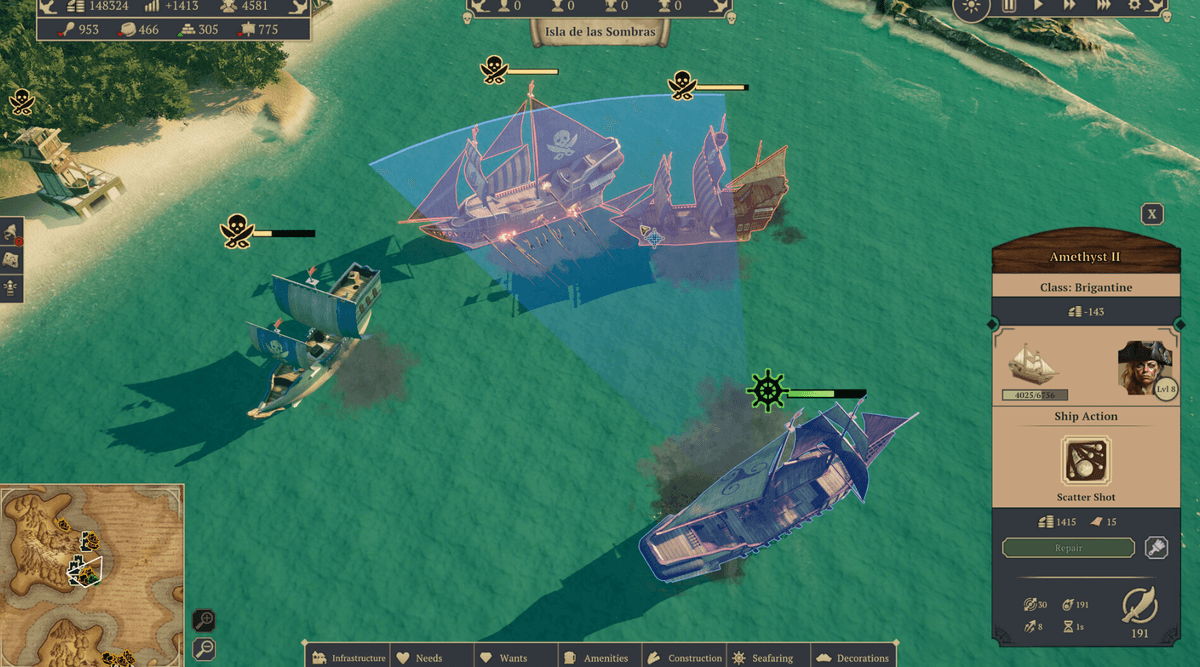Show the Construction category
The height and width of the screenshot is (667, 1200).
point(685,658)
